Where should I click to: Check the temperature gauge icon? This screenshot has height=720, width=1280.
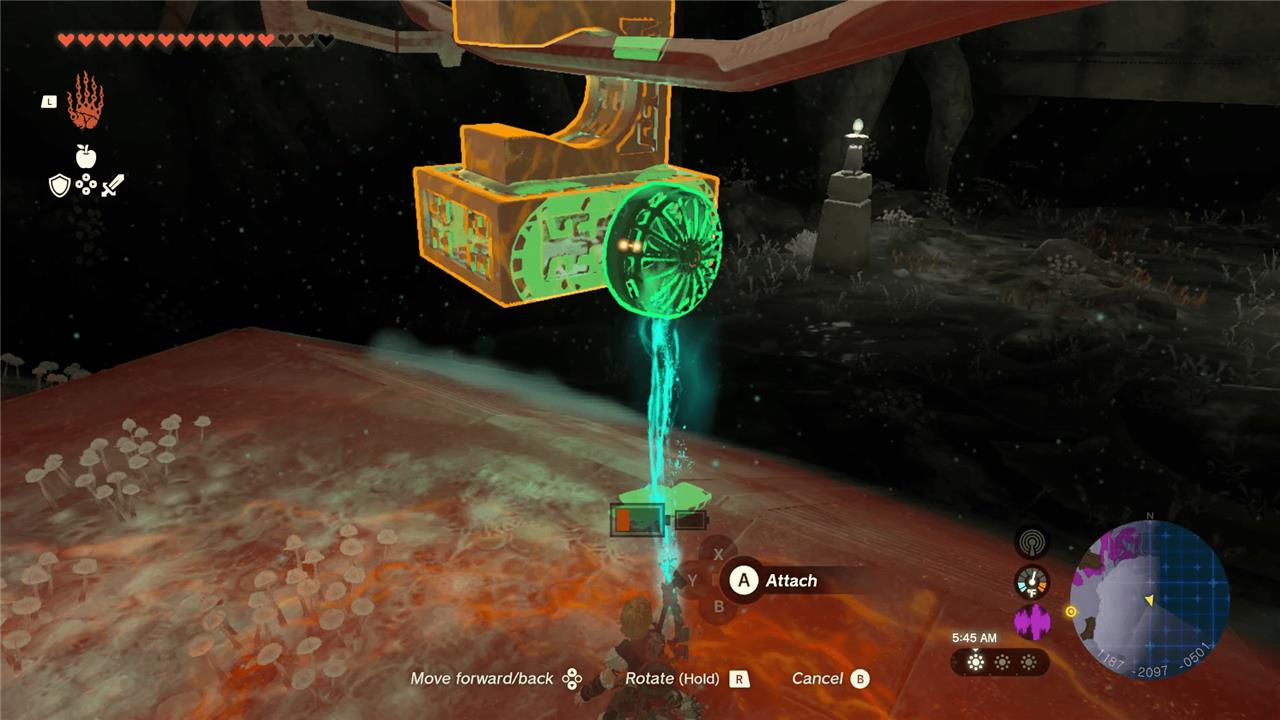[x=1031, y=582]
